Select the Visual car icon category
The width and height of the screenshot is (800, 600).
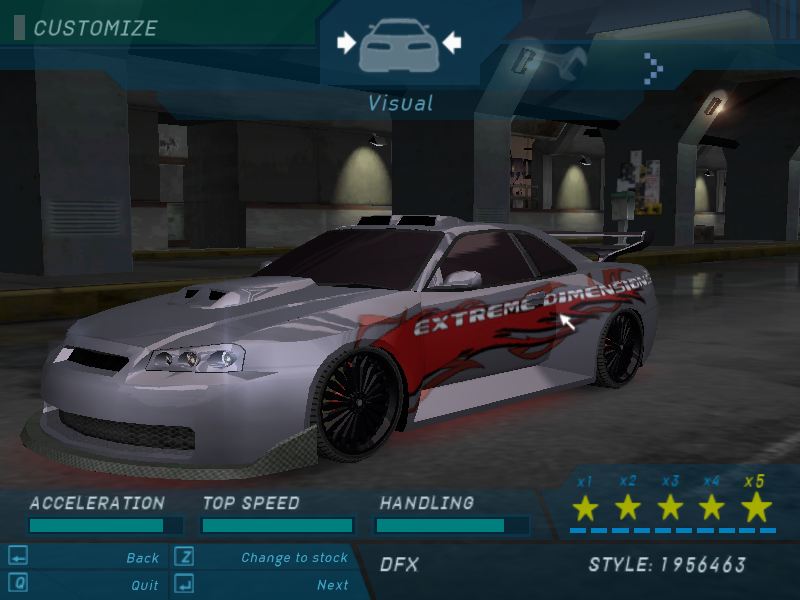pos(399,45)
